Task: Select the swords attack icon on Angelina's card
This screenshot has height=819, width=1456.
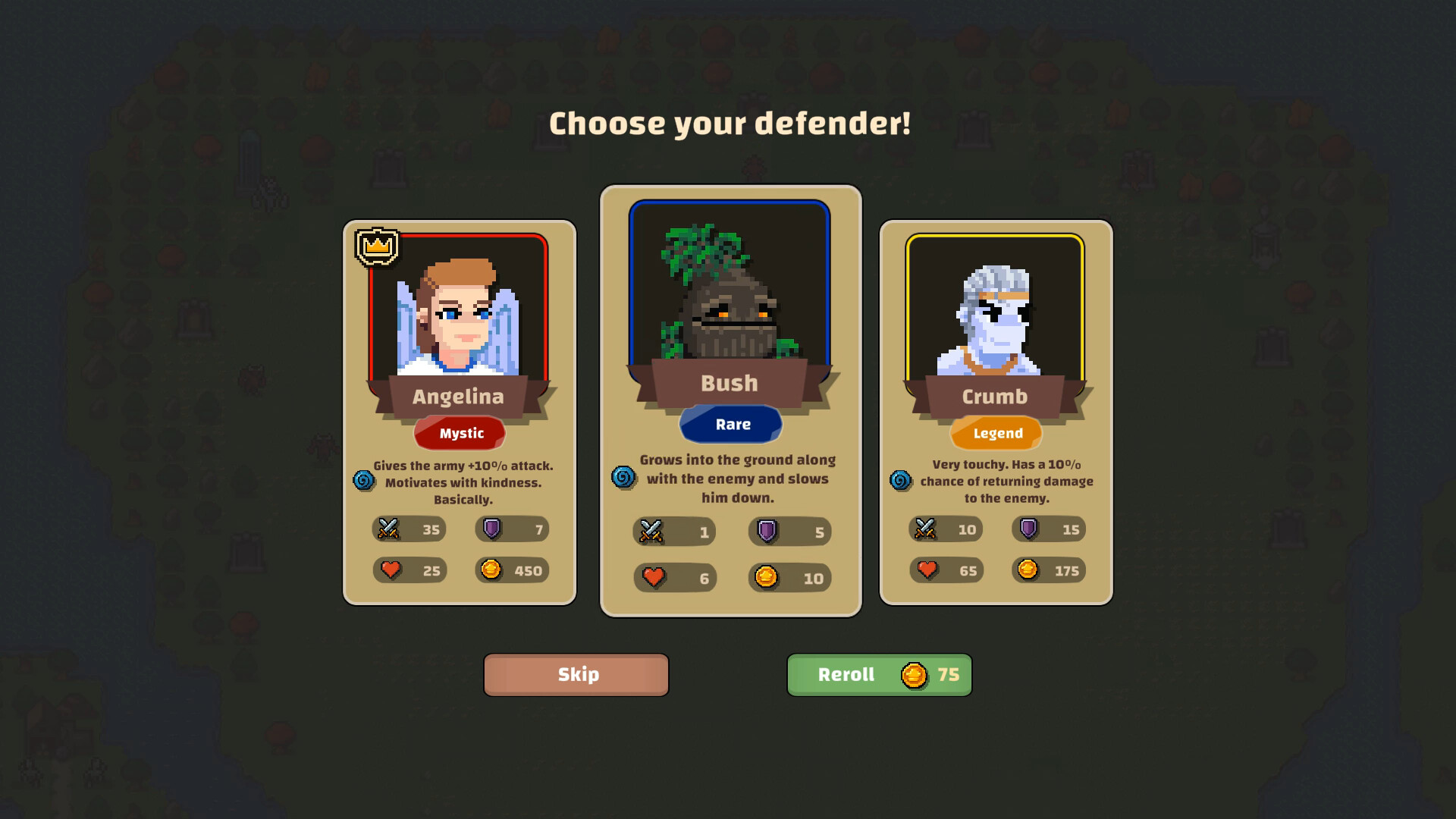Action: click(388, 529)
